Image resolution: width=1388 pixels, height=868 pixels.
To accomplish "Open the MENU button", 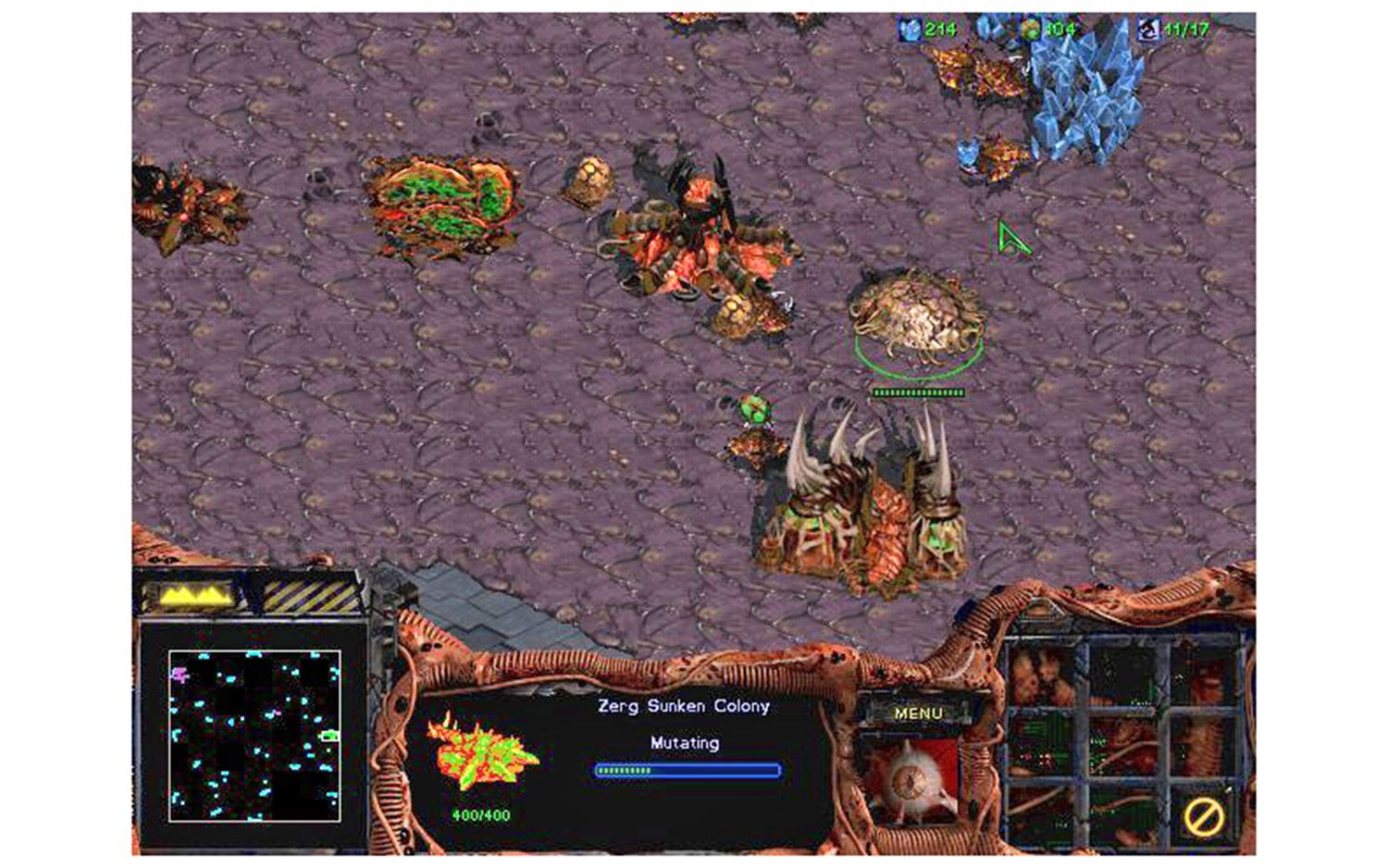I will click(918, 713).
